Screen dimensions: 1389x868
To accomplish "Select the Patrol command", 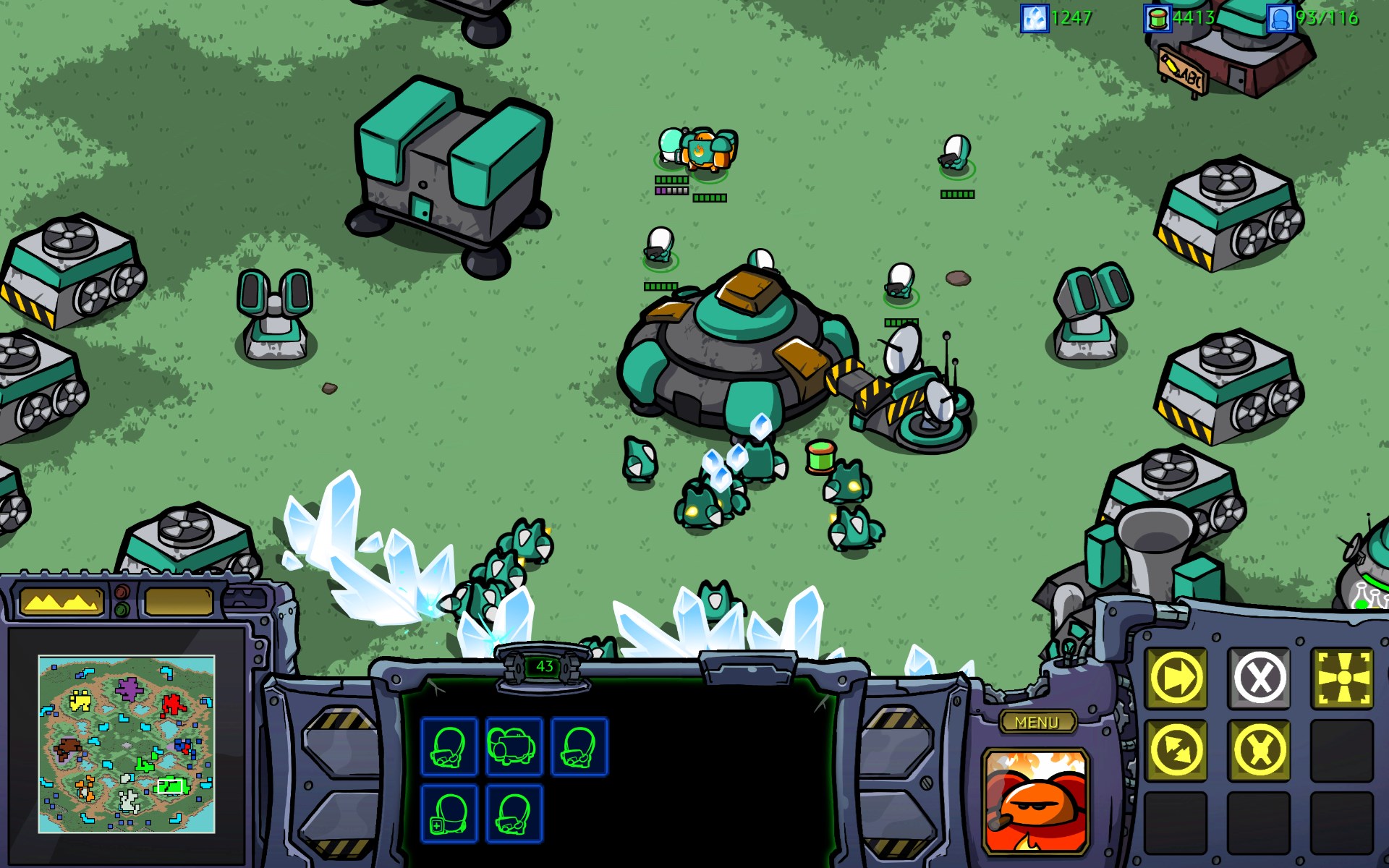I will pos(1177,751).
